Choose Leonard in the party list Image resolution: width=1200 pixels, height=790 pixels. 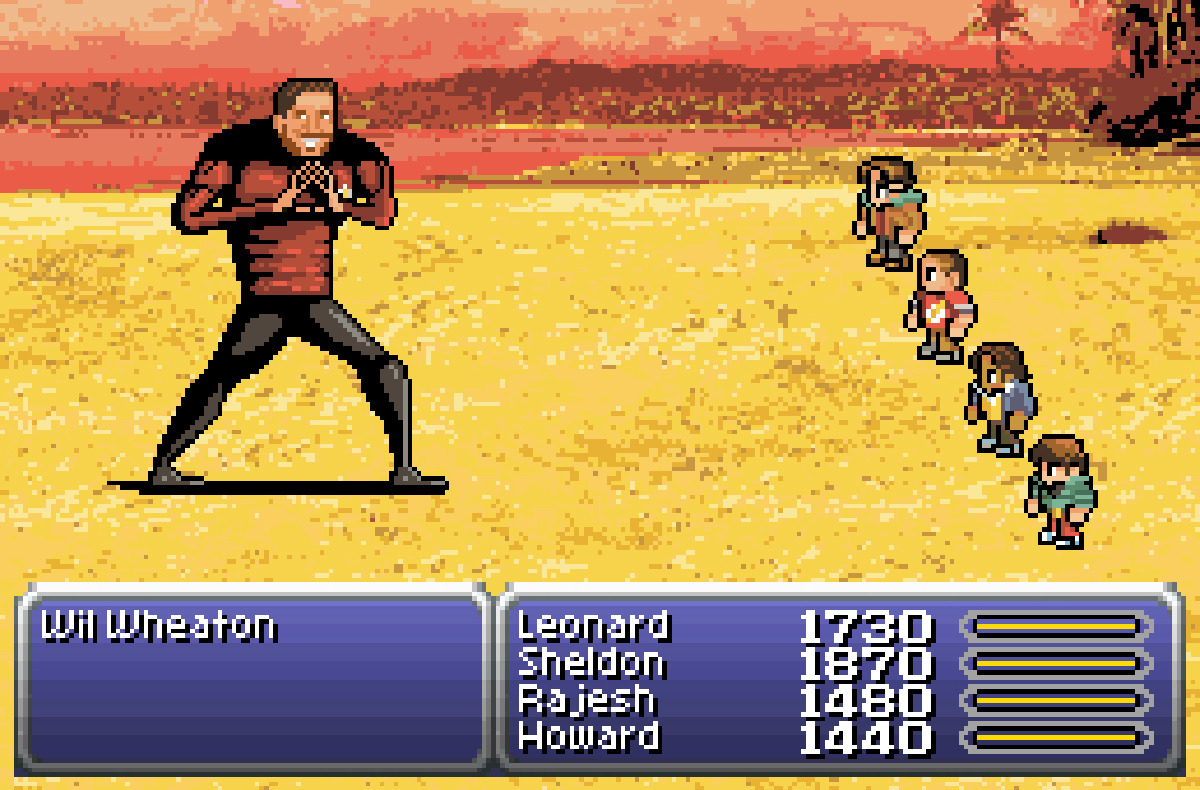593,627
